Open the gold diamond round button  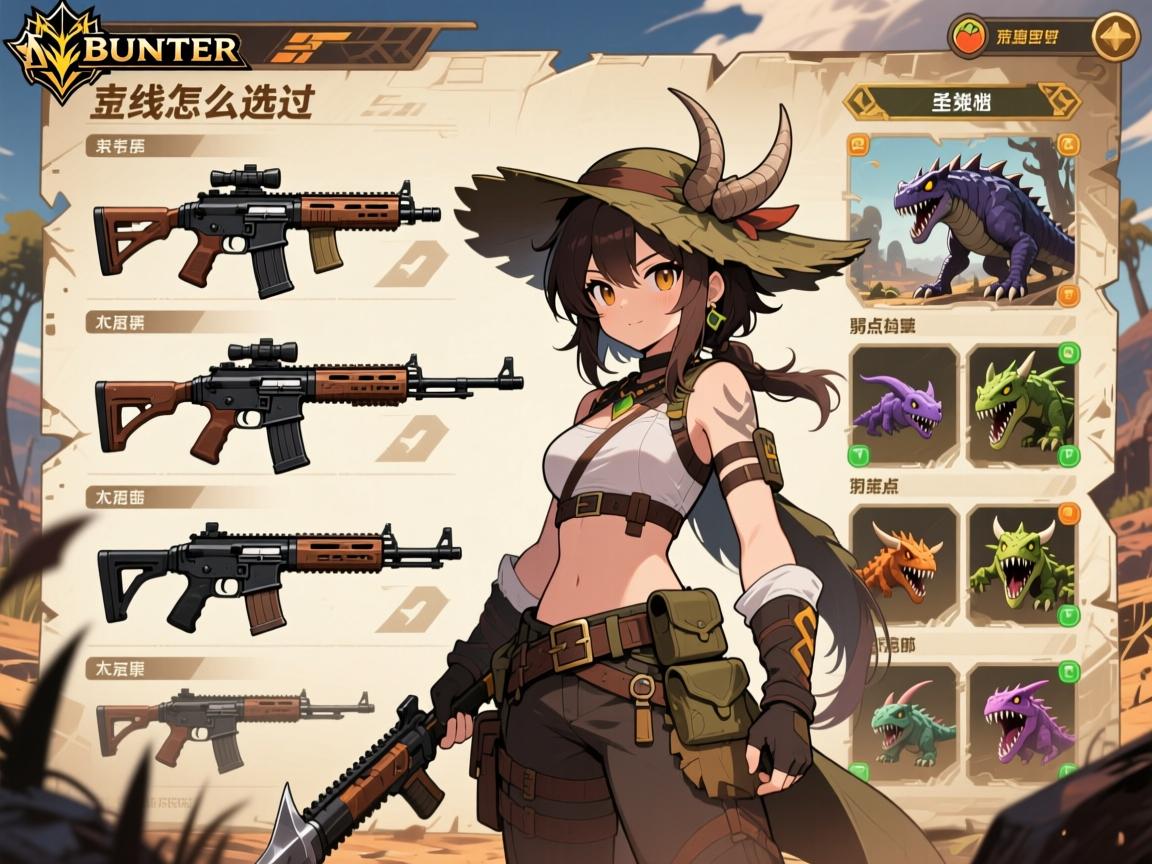(1115, 39)
